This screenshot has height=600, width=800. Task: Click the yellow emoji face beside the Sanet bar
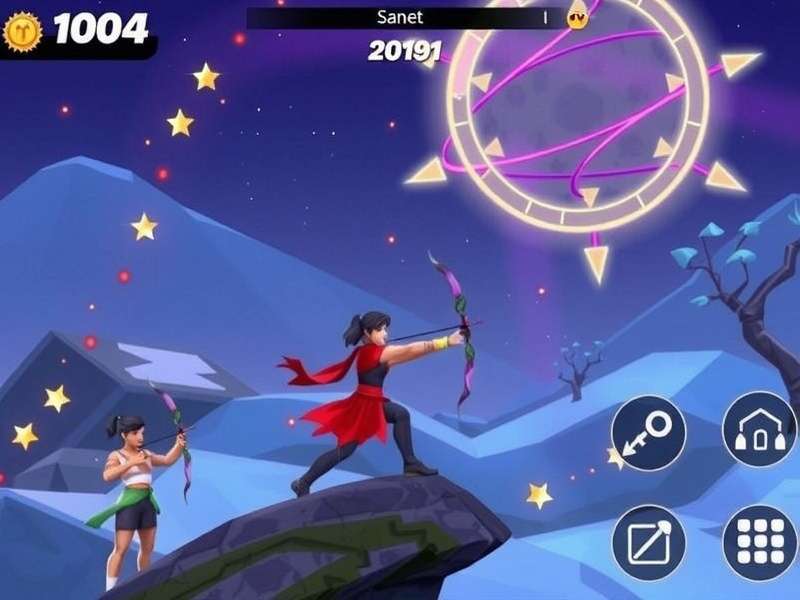tap(577, 17)
